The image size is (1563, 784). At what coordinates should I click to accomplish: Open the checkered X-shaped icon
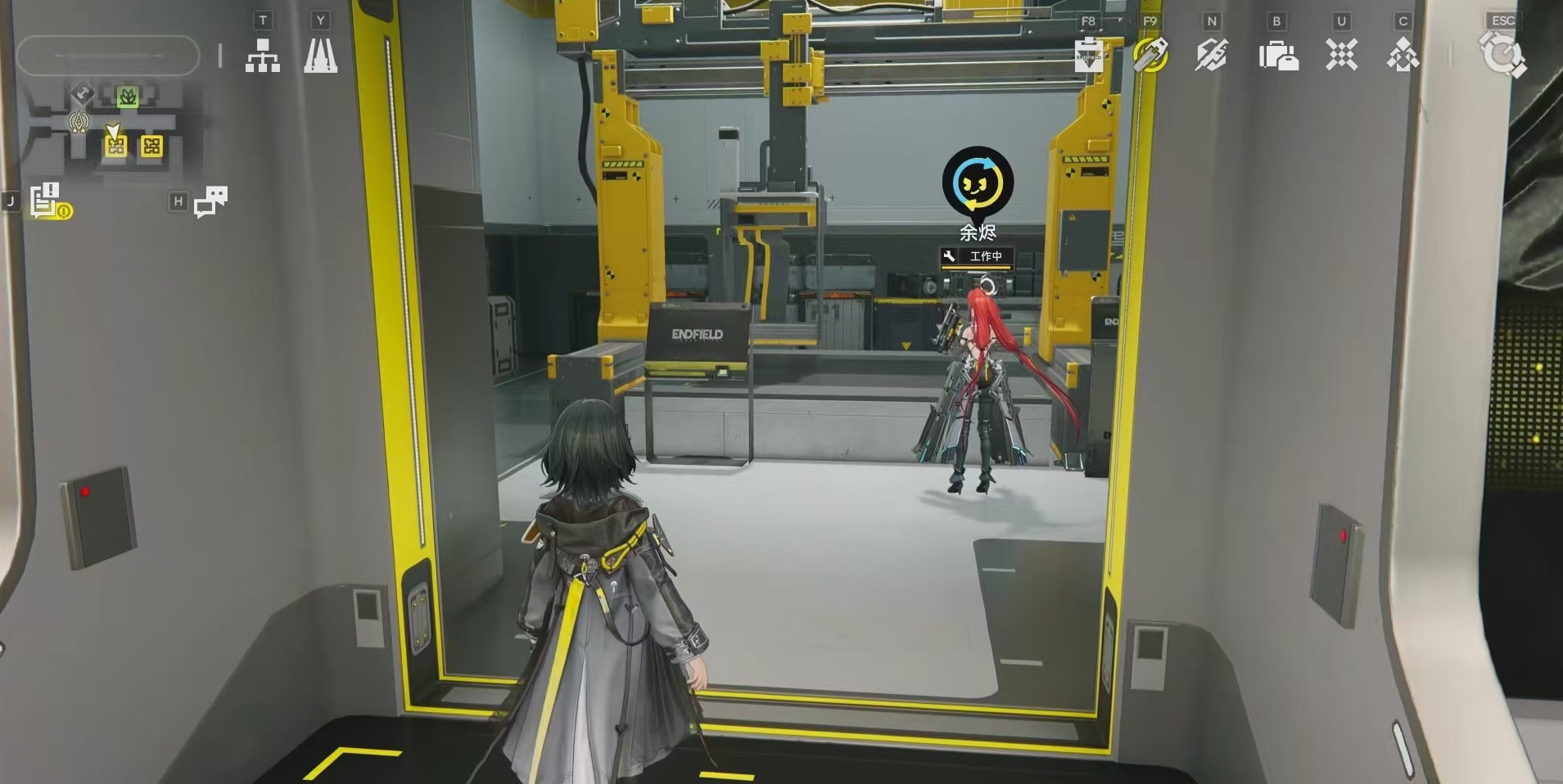tap(1341, 56)
